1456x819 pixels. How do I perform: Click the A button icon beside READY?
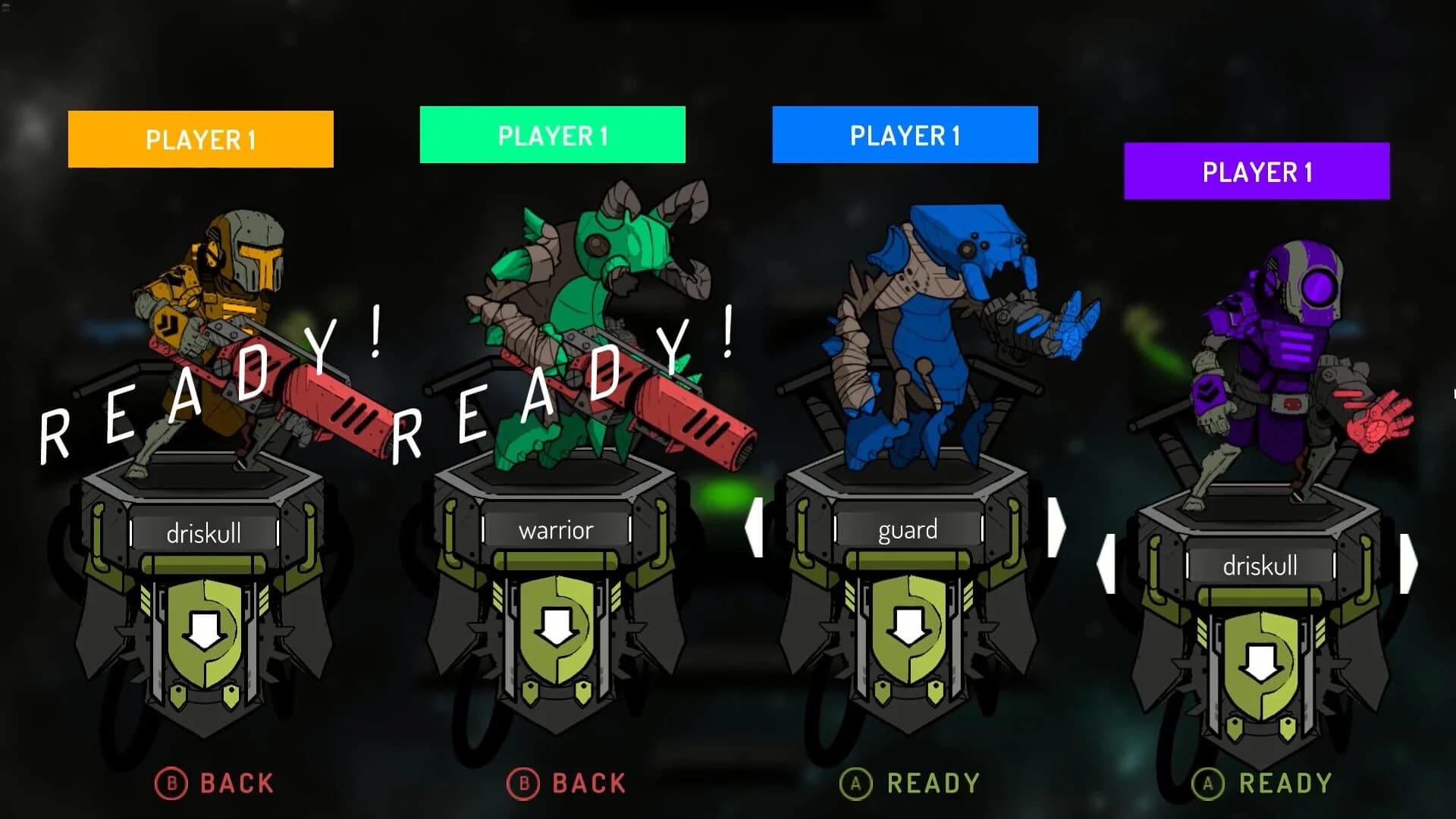point(857,782)
